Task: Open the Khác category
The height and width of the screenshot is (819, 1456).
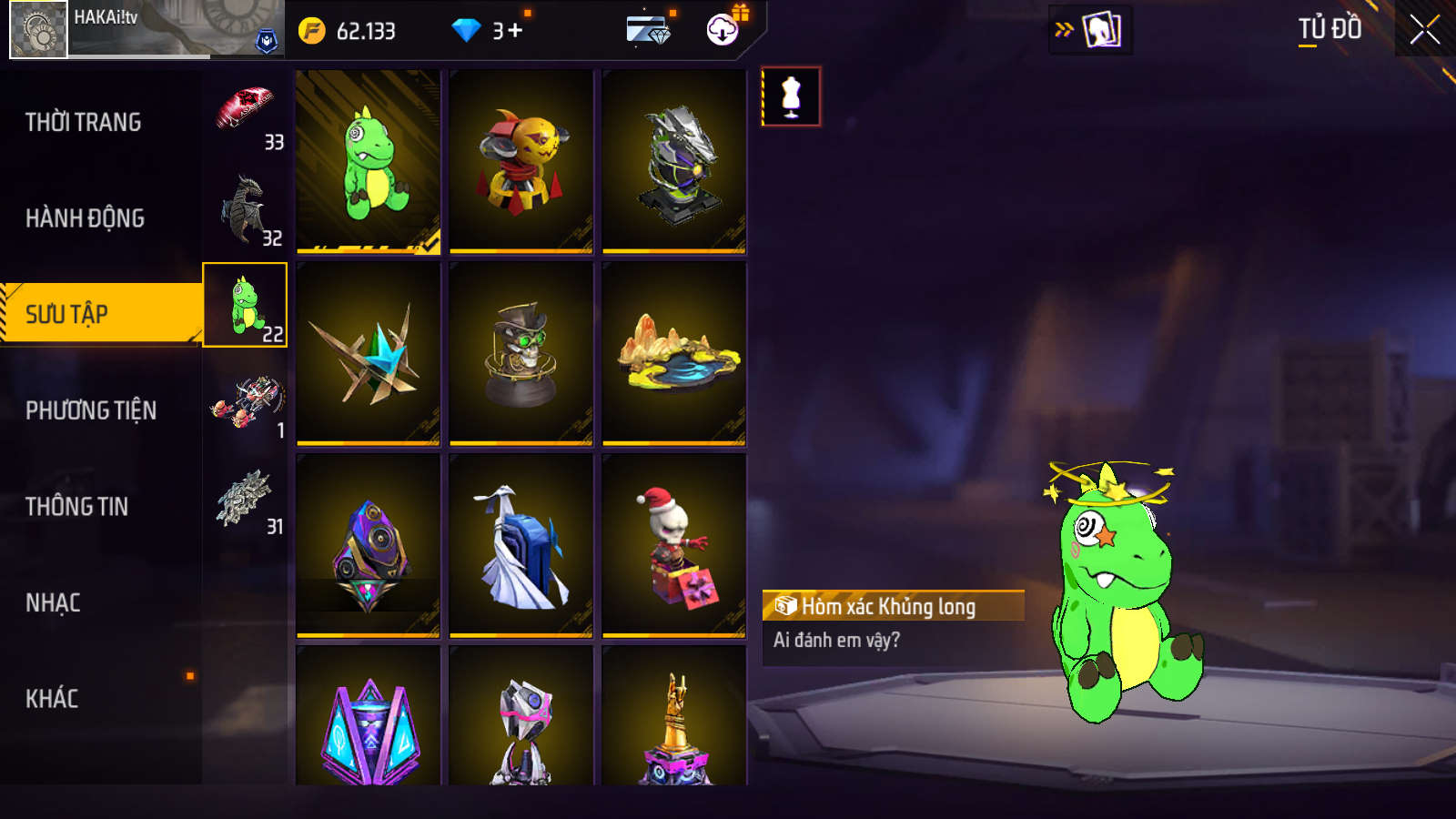Action: (53, 699)
